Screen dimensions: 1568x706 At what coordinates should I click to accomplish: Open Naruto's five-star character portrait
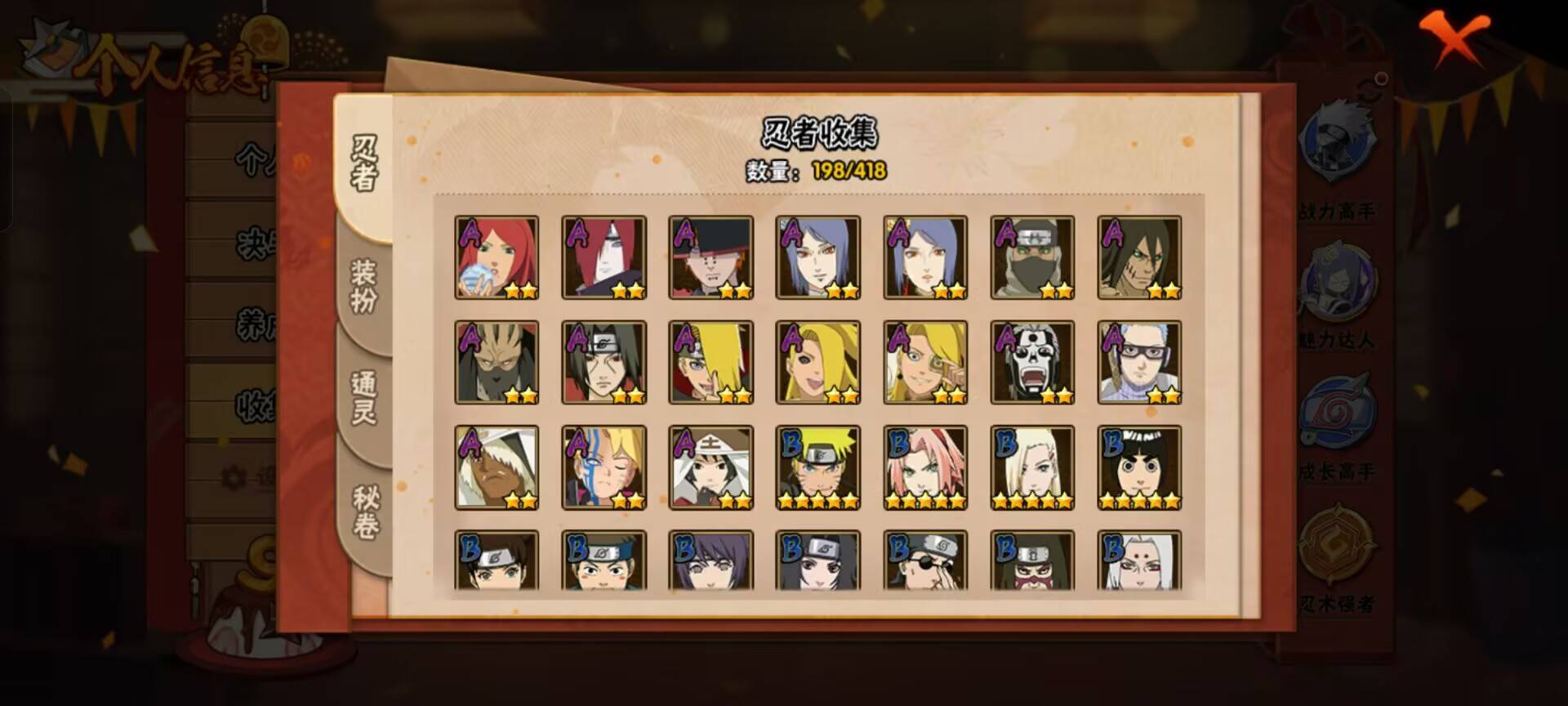click(x=817, y=466)
